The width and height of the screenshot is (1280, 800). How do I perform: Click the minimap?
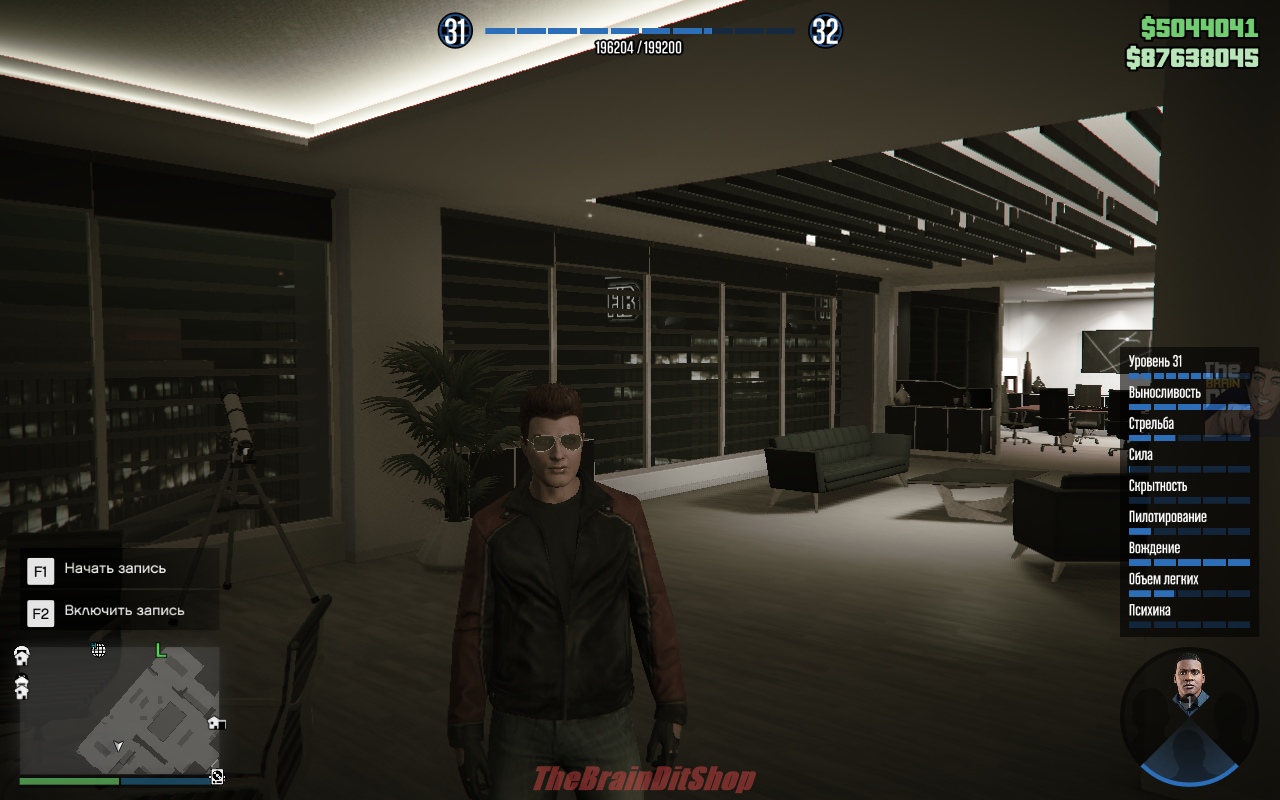pyautogui.click(x=120, y=712)
